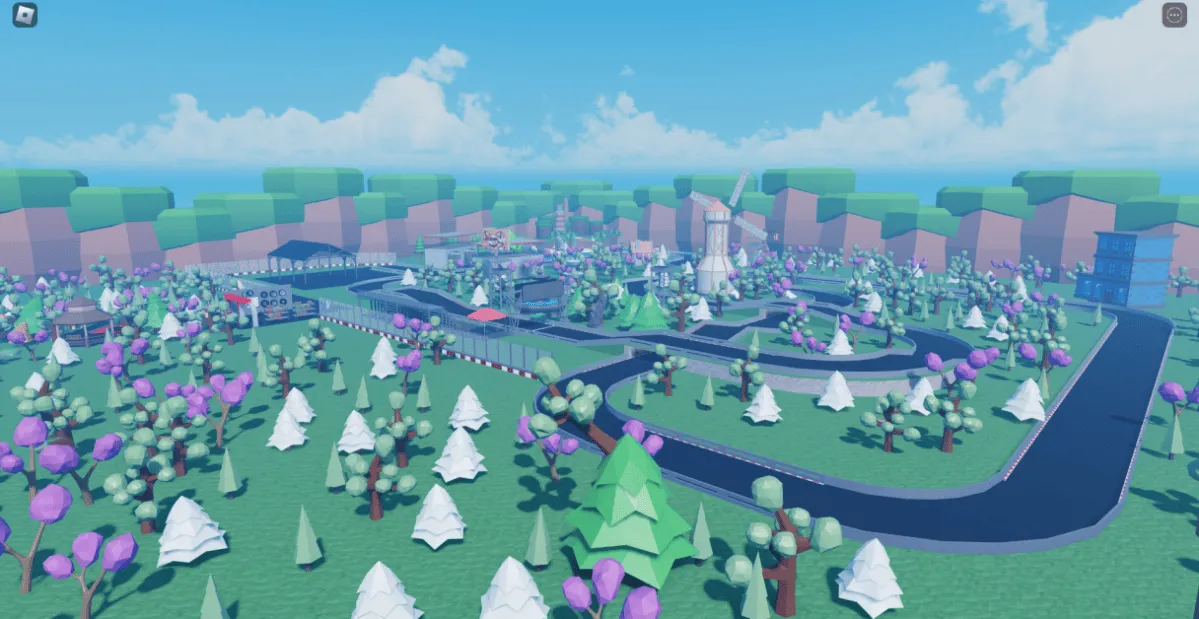Open the three-dot options menu
The image size is (1199, 619).
(1174, 15)
